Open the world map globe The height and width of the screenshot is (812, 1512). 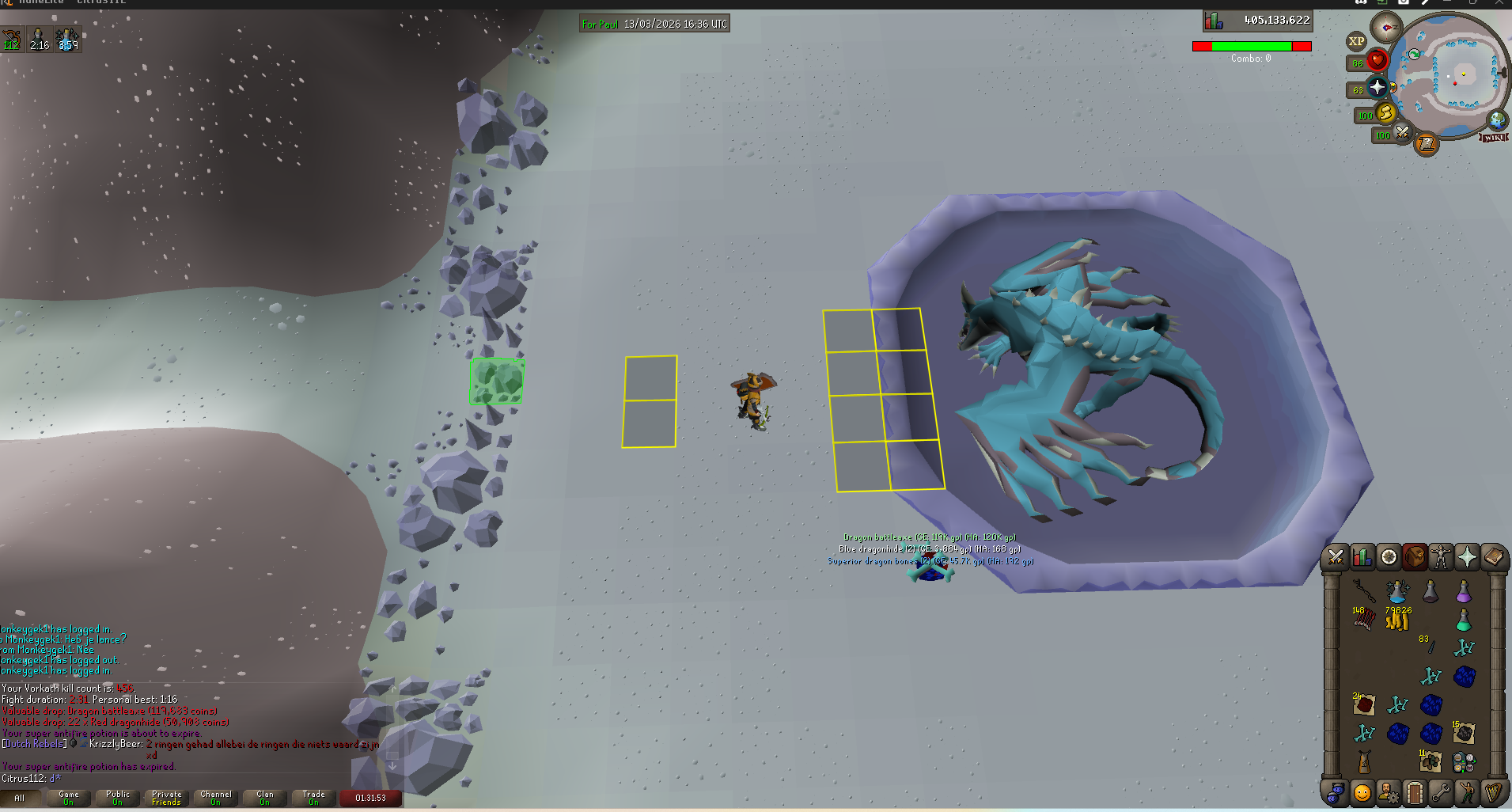[1497, 120]
